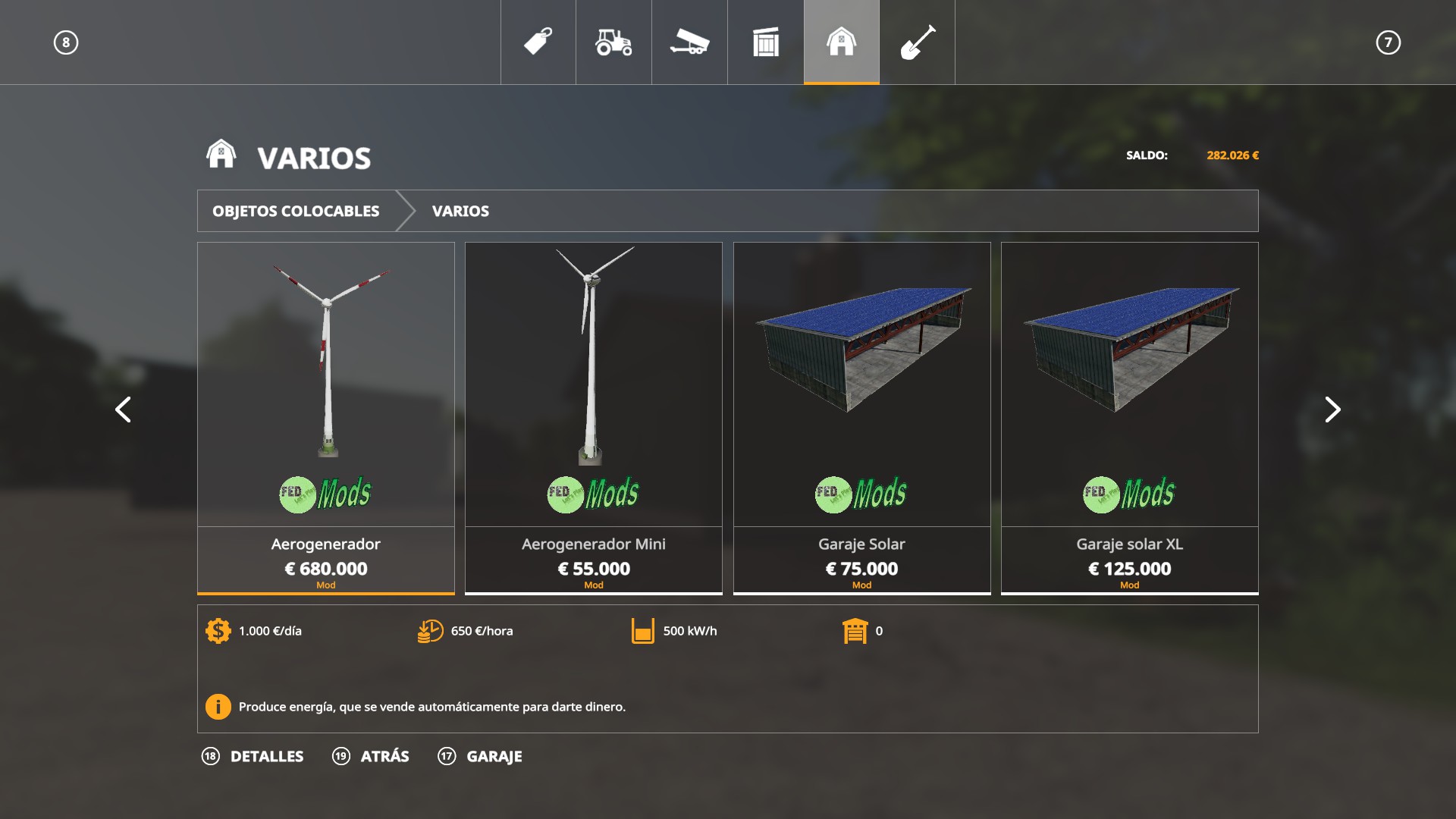Show the next page of items
The image size is (1456, 819).
click(x=1332, y=409)
